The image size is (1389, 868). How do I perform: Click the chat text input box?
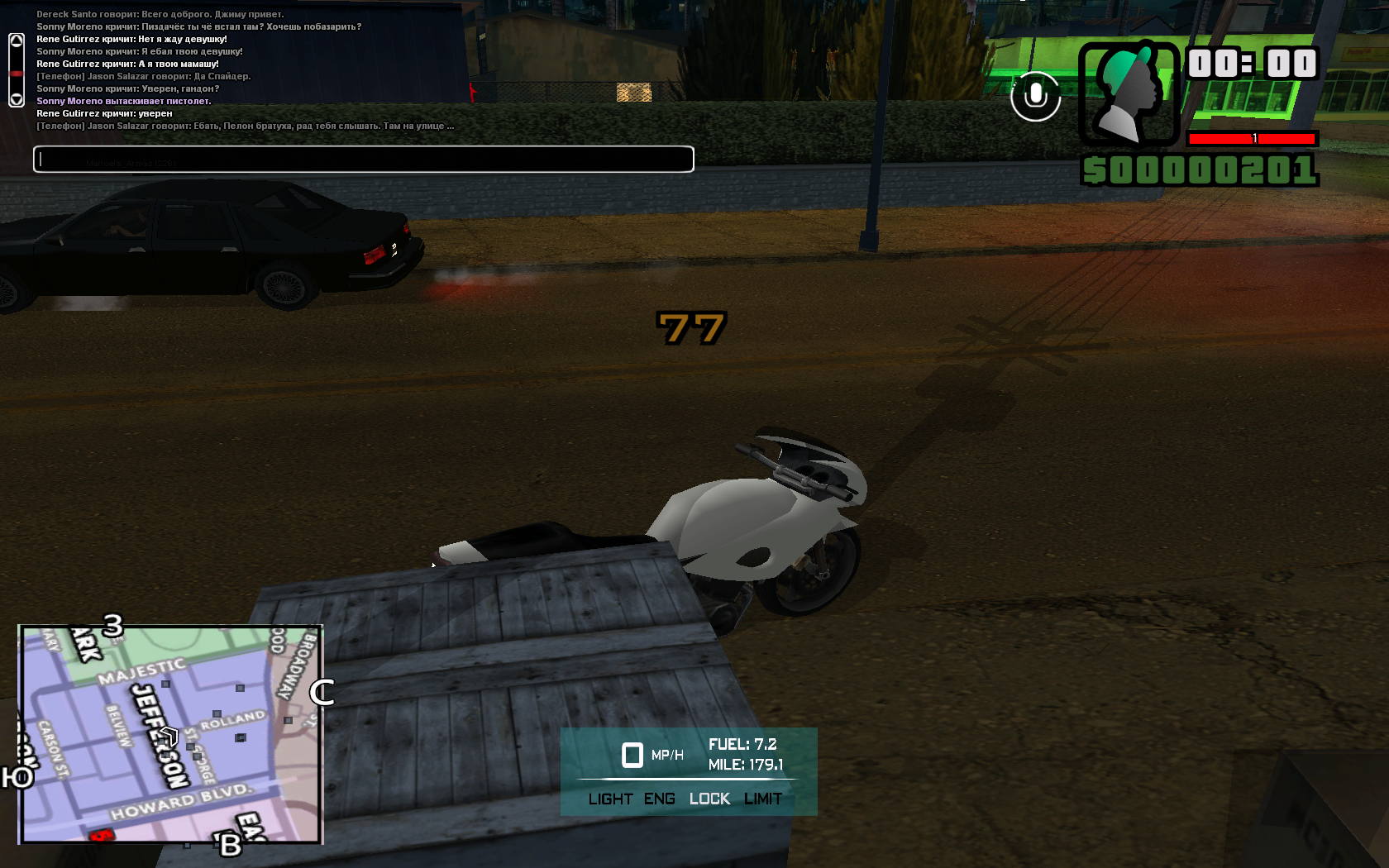point(363,160)
